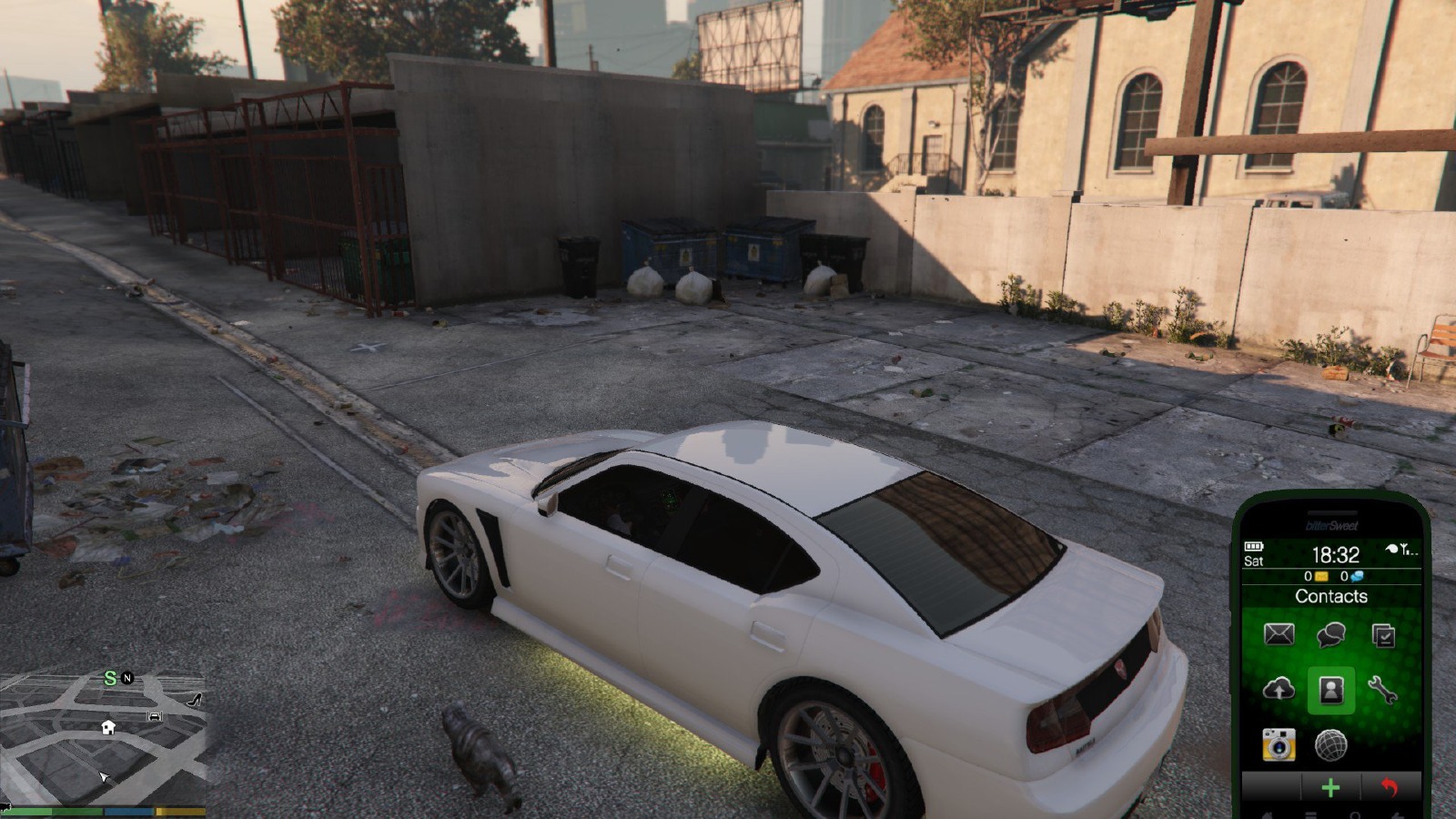Select the highlighted Contacts app icon
Image resolution: width=1456 pixels, height=819 pixels.
[1330, 690]
